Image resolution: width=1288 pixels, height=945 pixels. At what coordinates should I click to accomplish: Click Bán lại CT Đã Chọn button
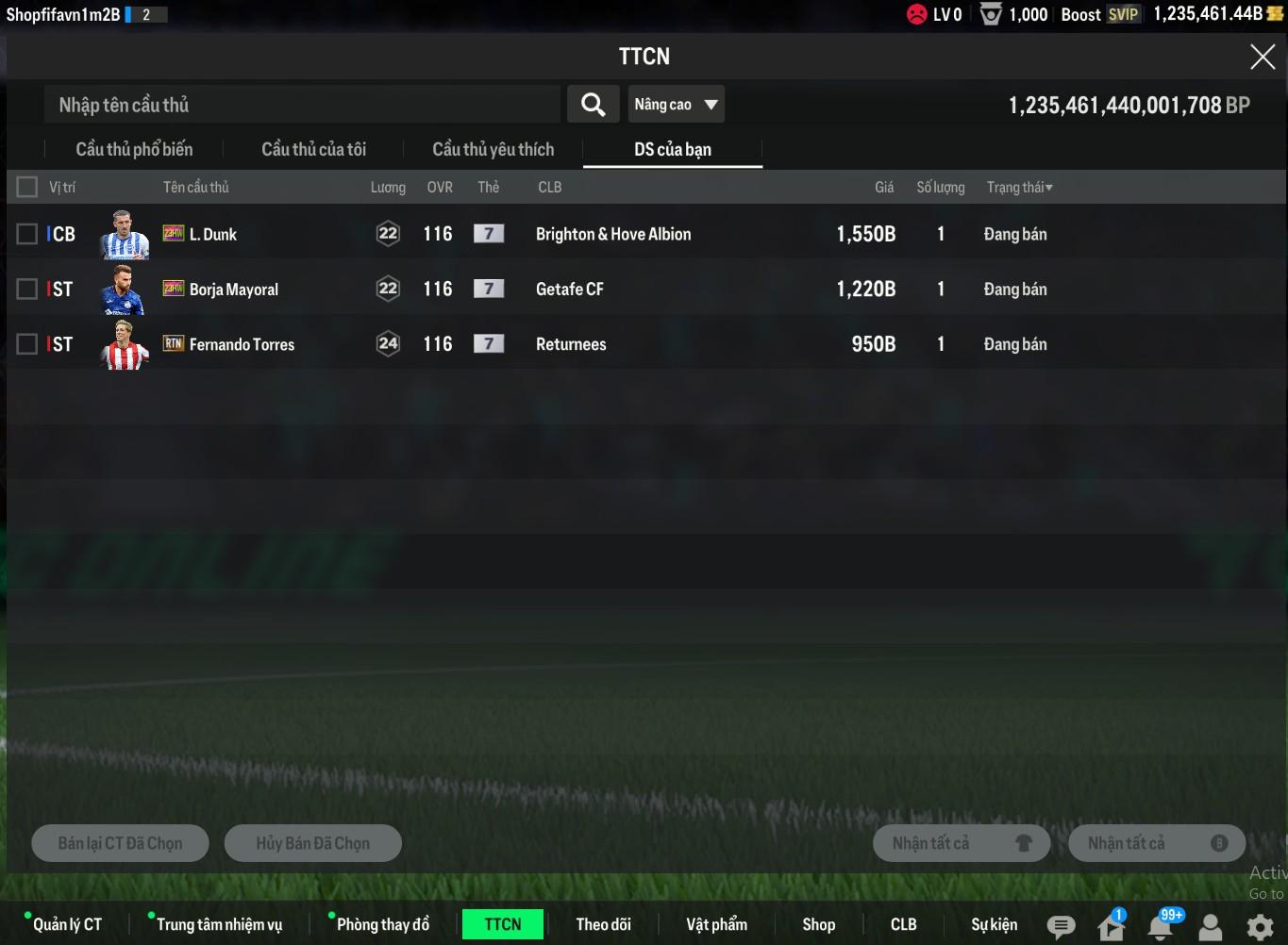(x=120, y=843)
